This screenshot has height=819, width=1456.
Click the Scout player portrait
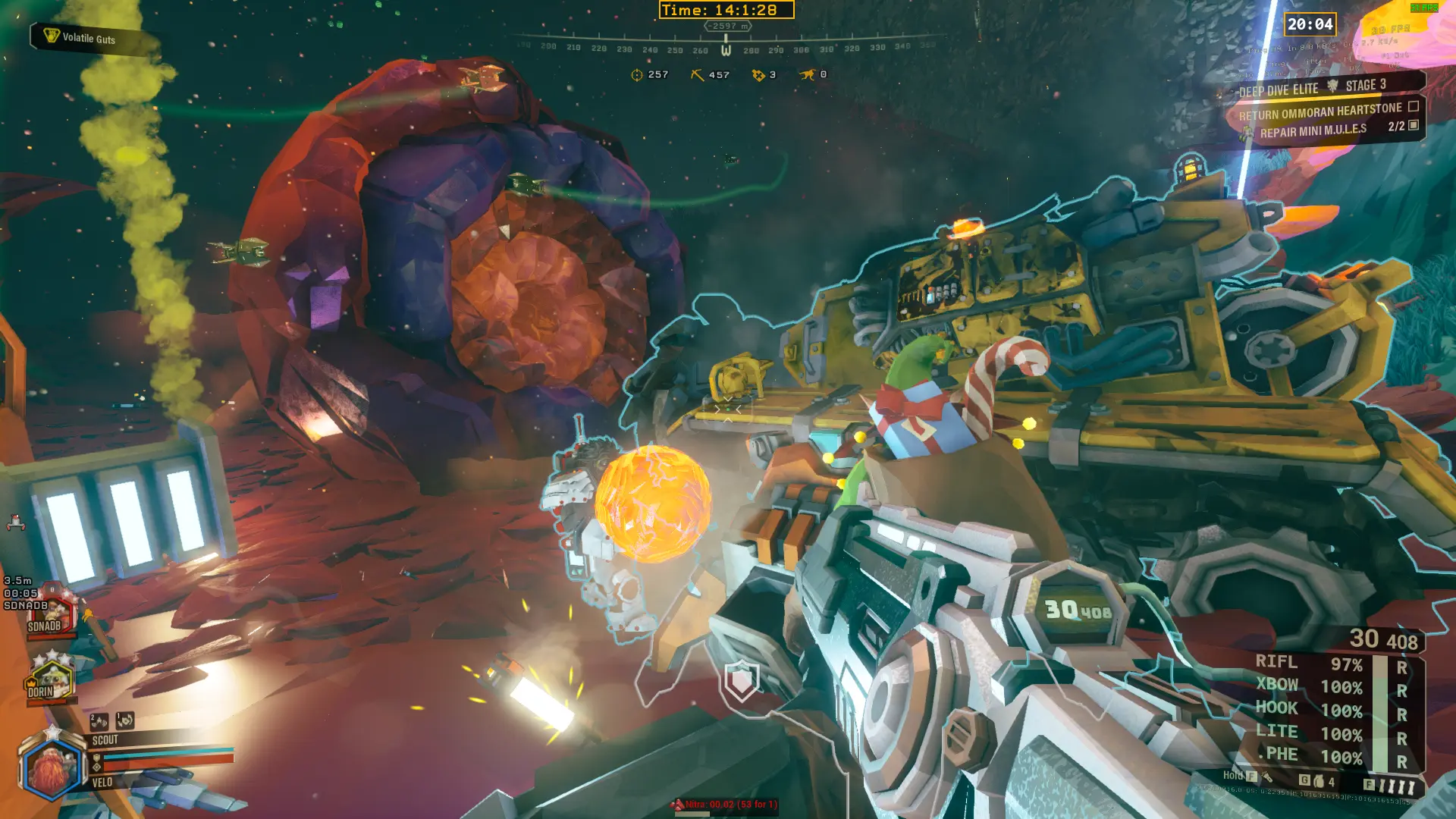52,767
